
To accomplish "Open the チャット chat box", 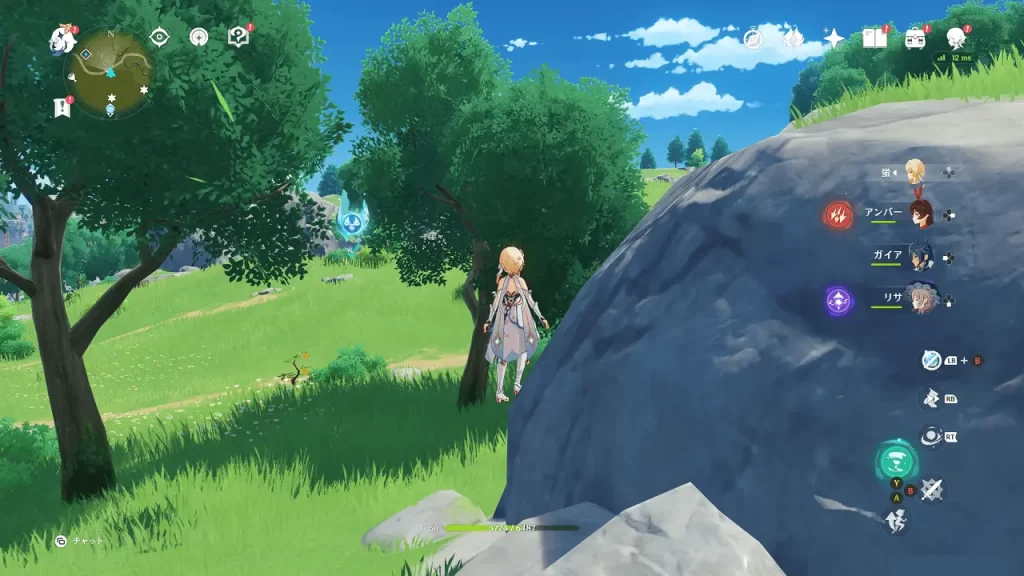I will click(81, 541).
